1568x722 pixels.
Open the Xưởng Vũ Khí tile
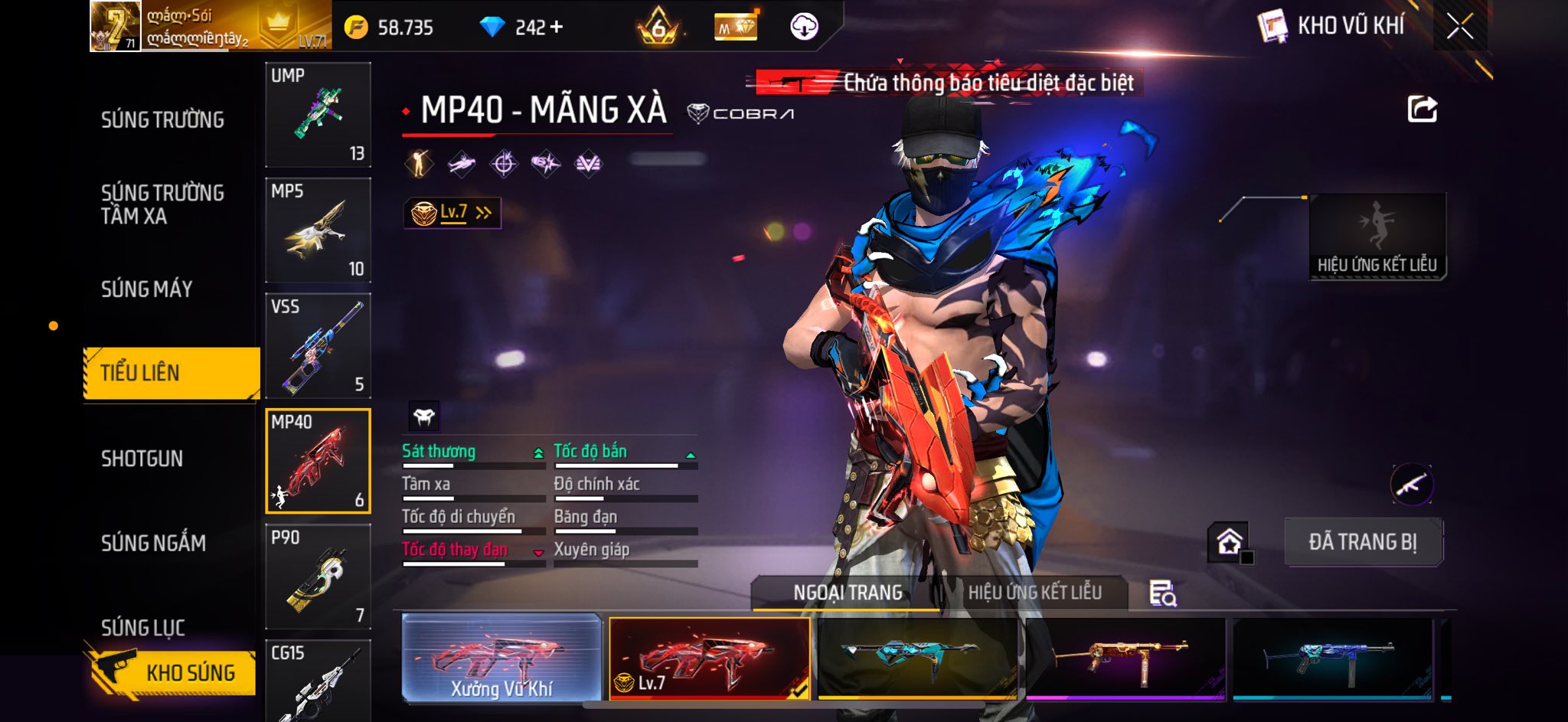(x=501, y=658)
